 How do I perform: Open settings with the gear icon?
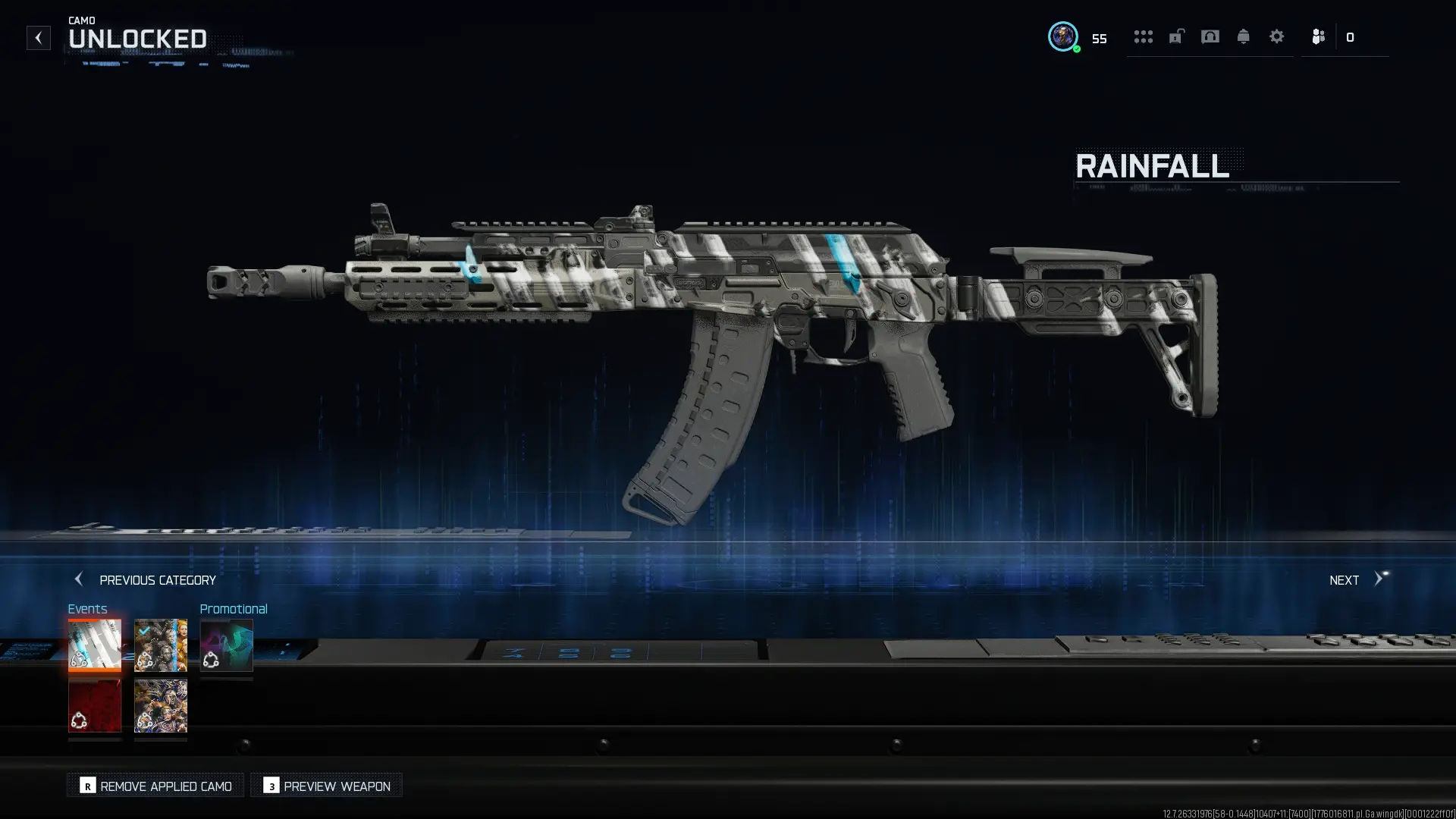tap(1277, 36)
